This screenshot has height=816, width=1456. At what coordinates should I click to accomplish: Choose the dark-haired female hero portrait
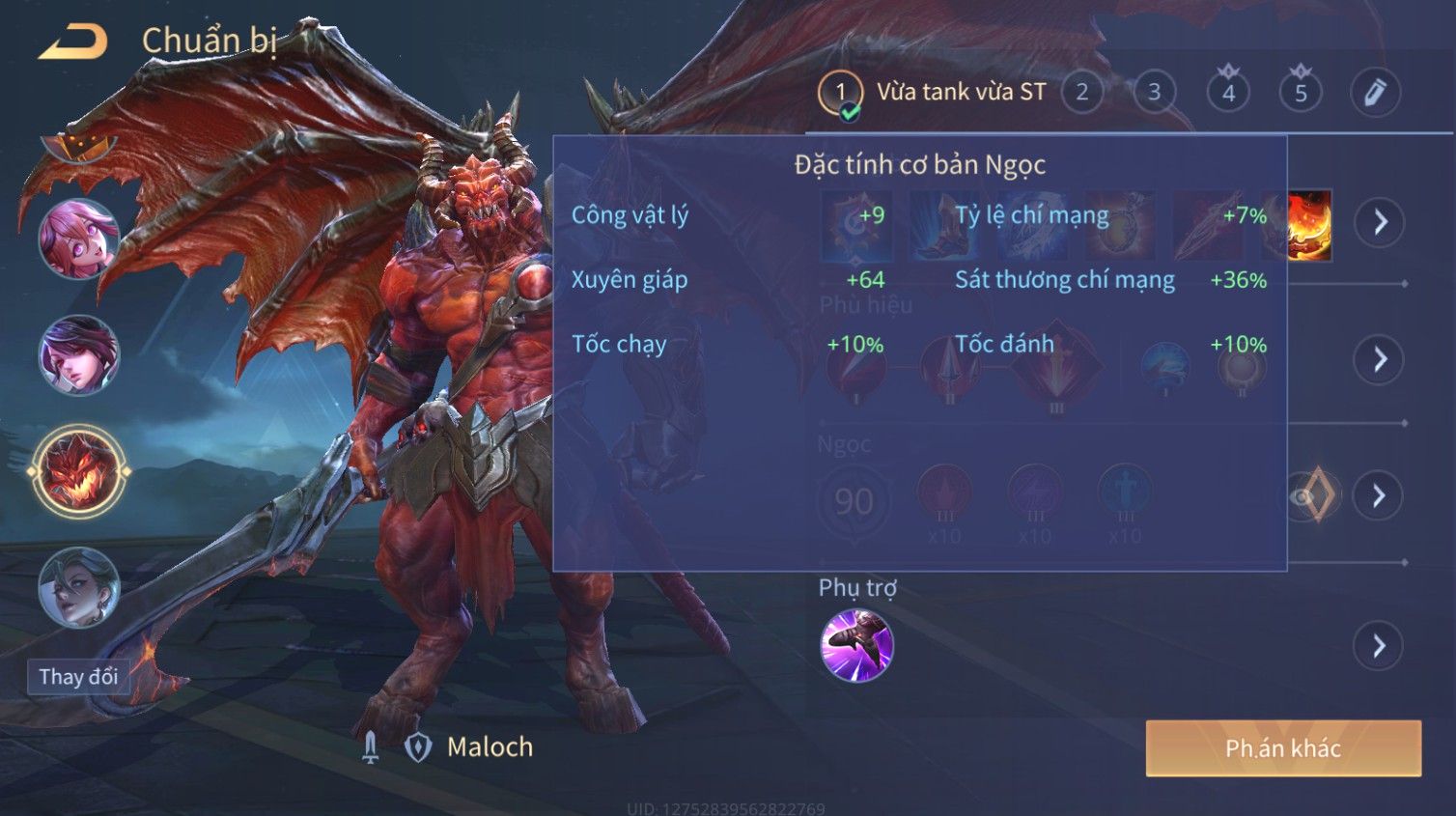pos(78,354)
